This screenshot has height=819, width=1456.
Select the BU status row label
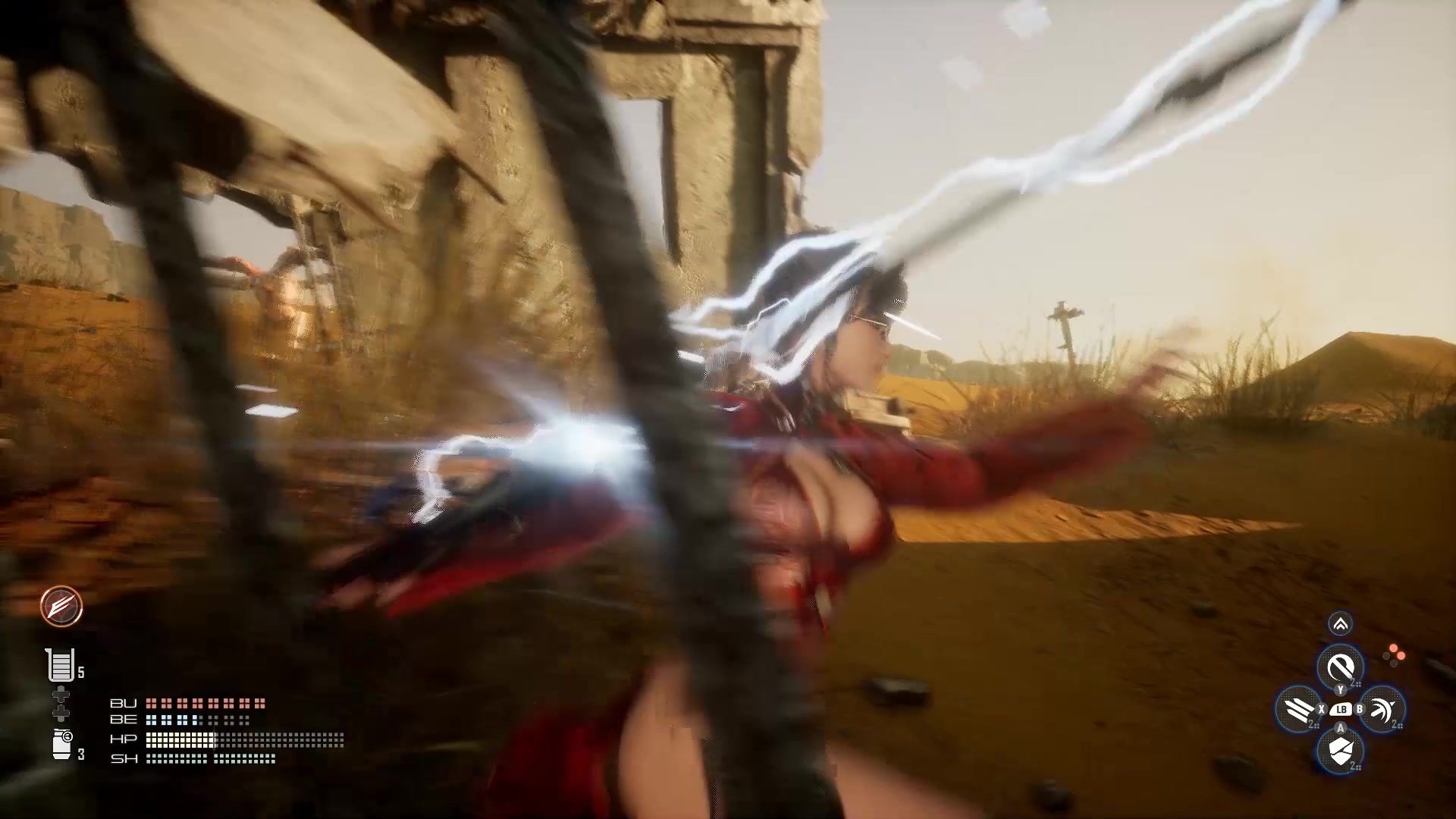(124, 704)
